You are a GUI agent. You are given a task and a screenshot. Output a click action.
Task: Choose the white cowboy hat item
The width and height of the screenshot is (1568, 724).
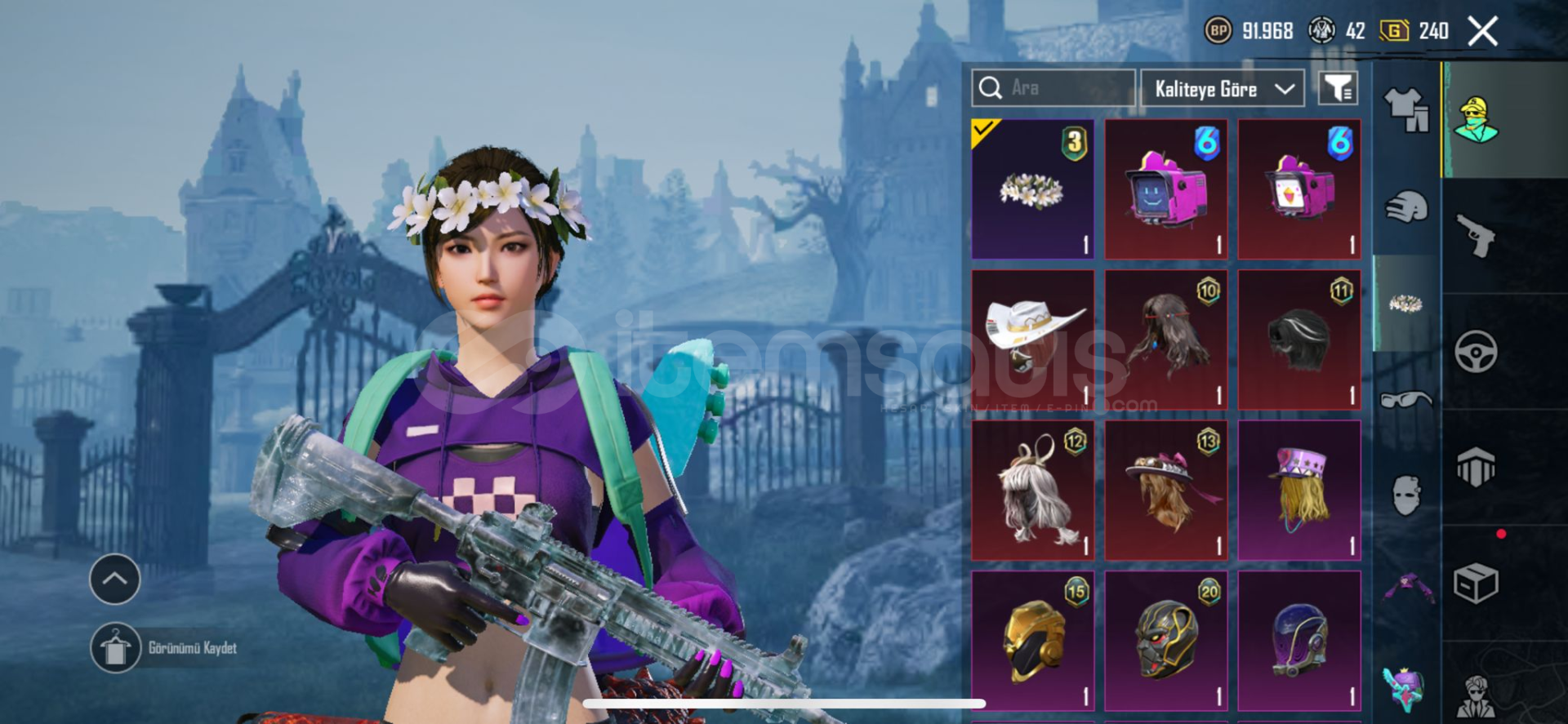(1032, 340)
